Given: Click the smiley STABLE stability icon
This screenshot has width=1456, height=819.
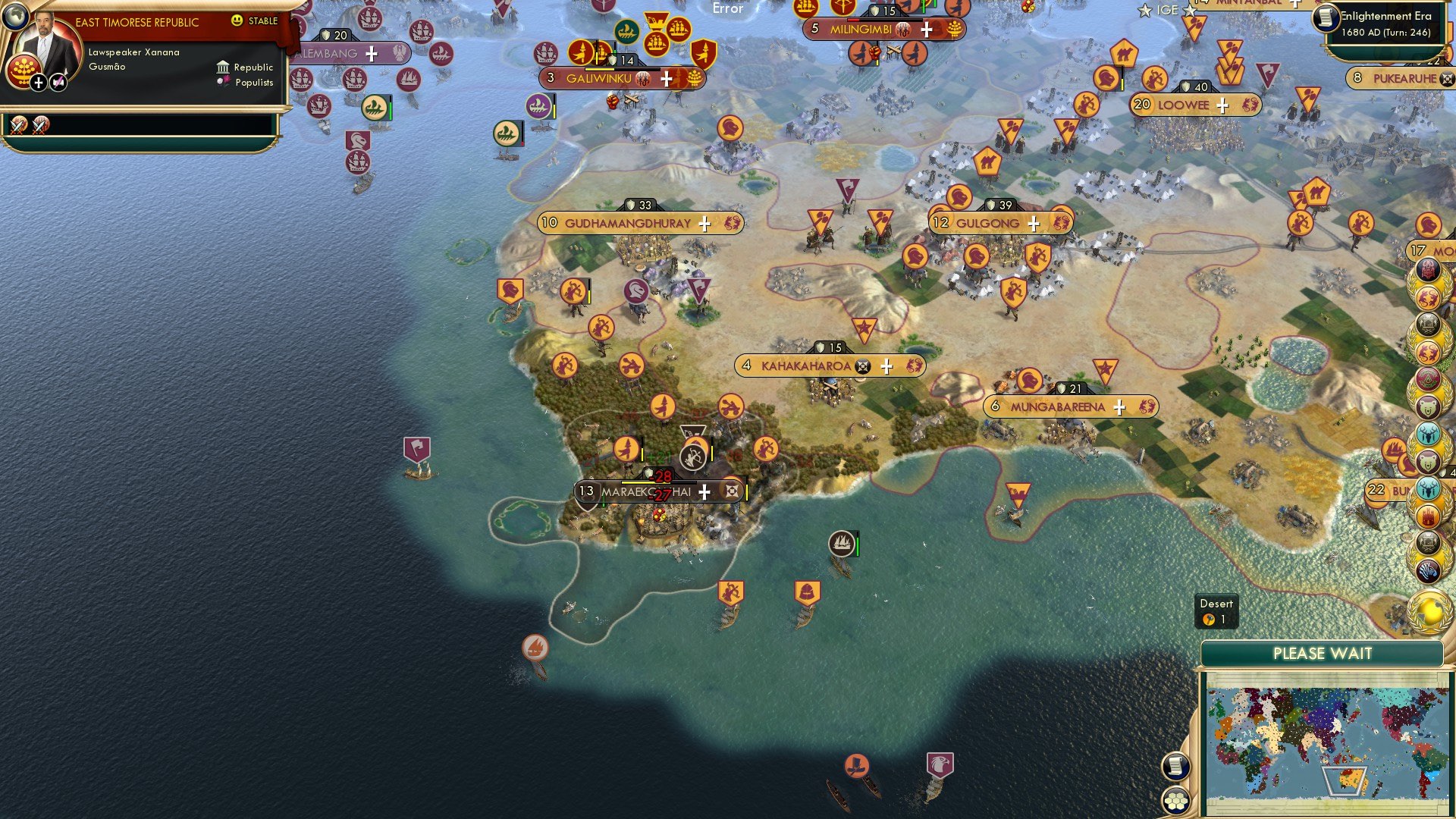Looking at the screenshot, I should click(x=239, y=21).
